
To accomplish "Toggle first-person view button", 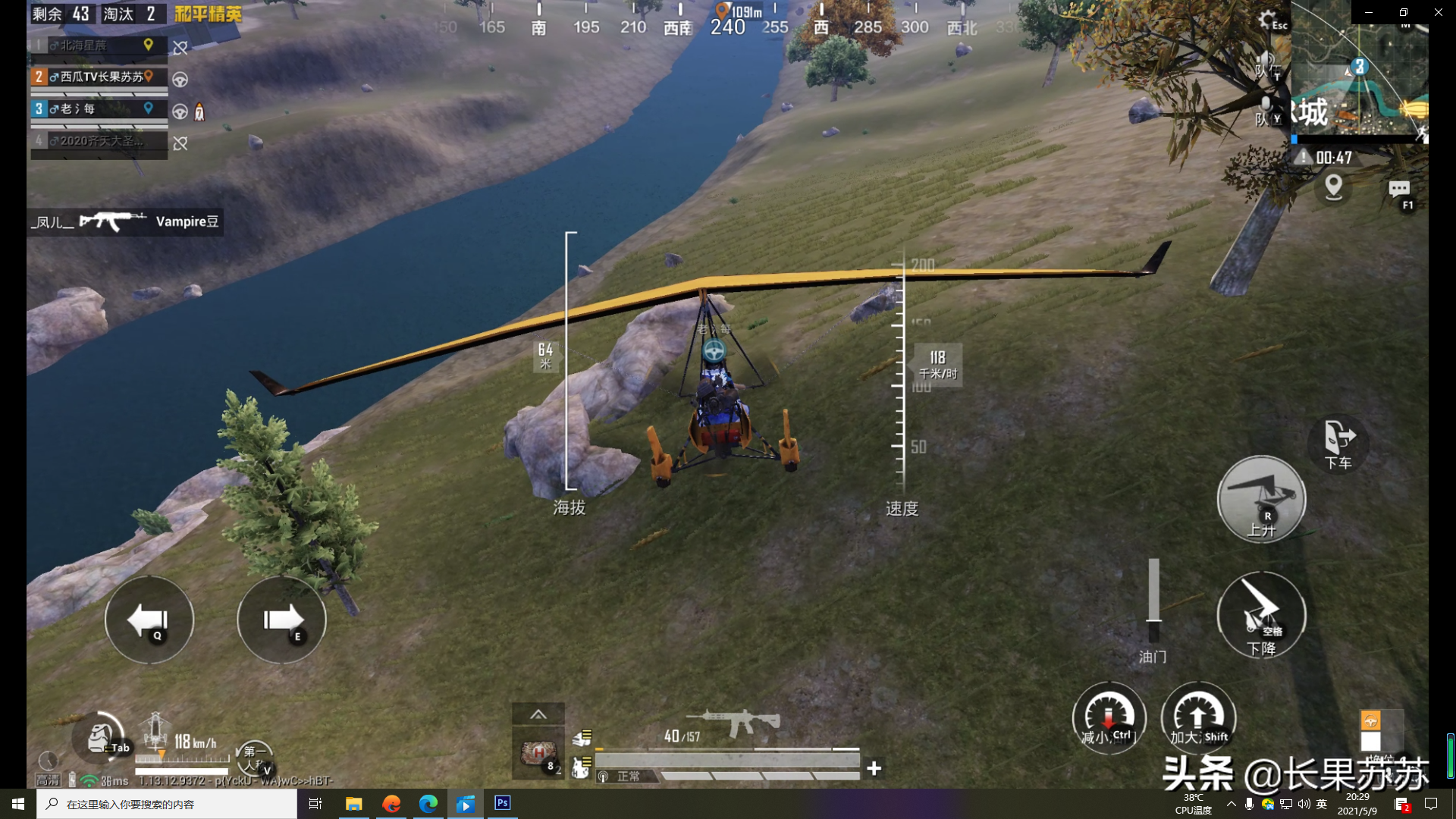I will click(x=254, y=757).
